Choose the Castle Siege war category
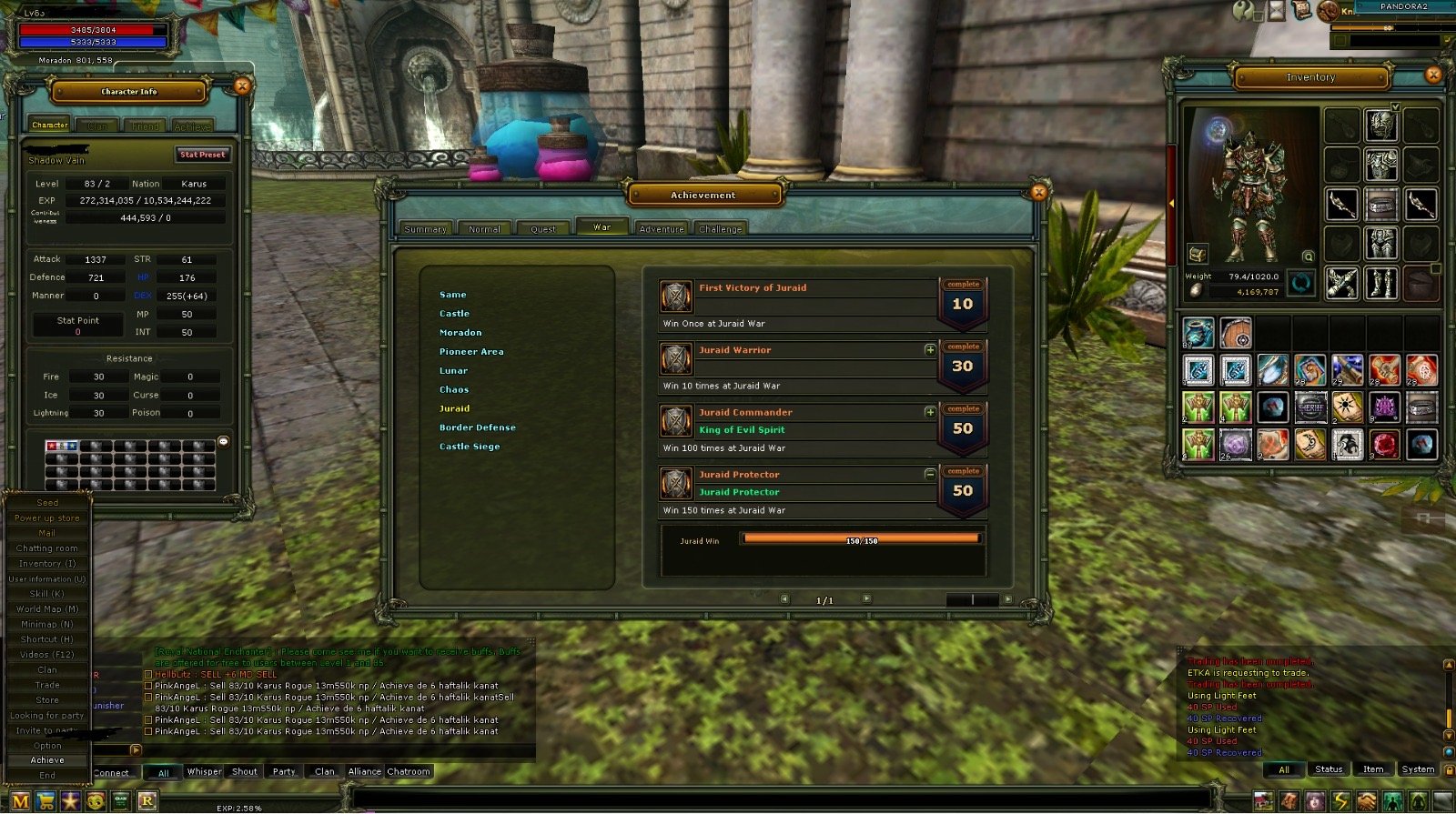The height and width of the screenshot is (814, 1456). pyautogui.click(x=470, y=447)
